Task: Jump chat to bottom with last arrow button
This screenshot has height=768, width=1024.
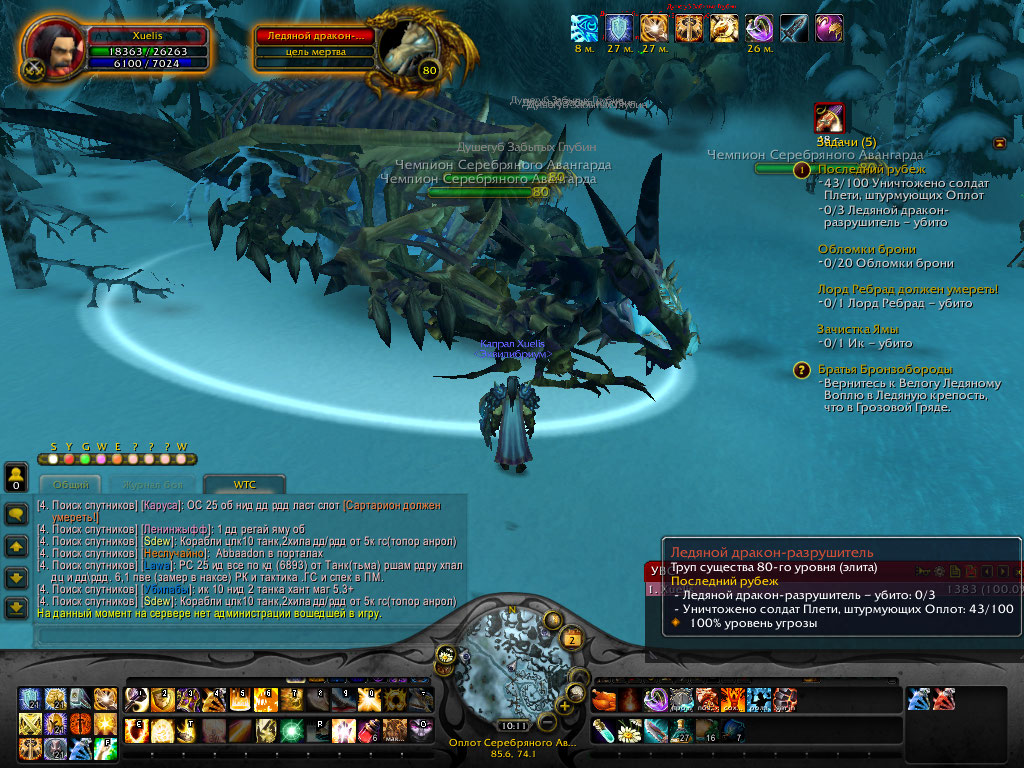Action: (16, 606)
